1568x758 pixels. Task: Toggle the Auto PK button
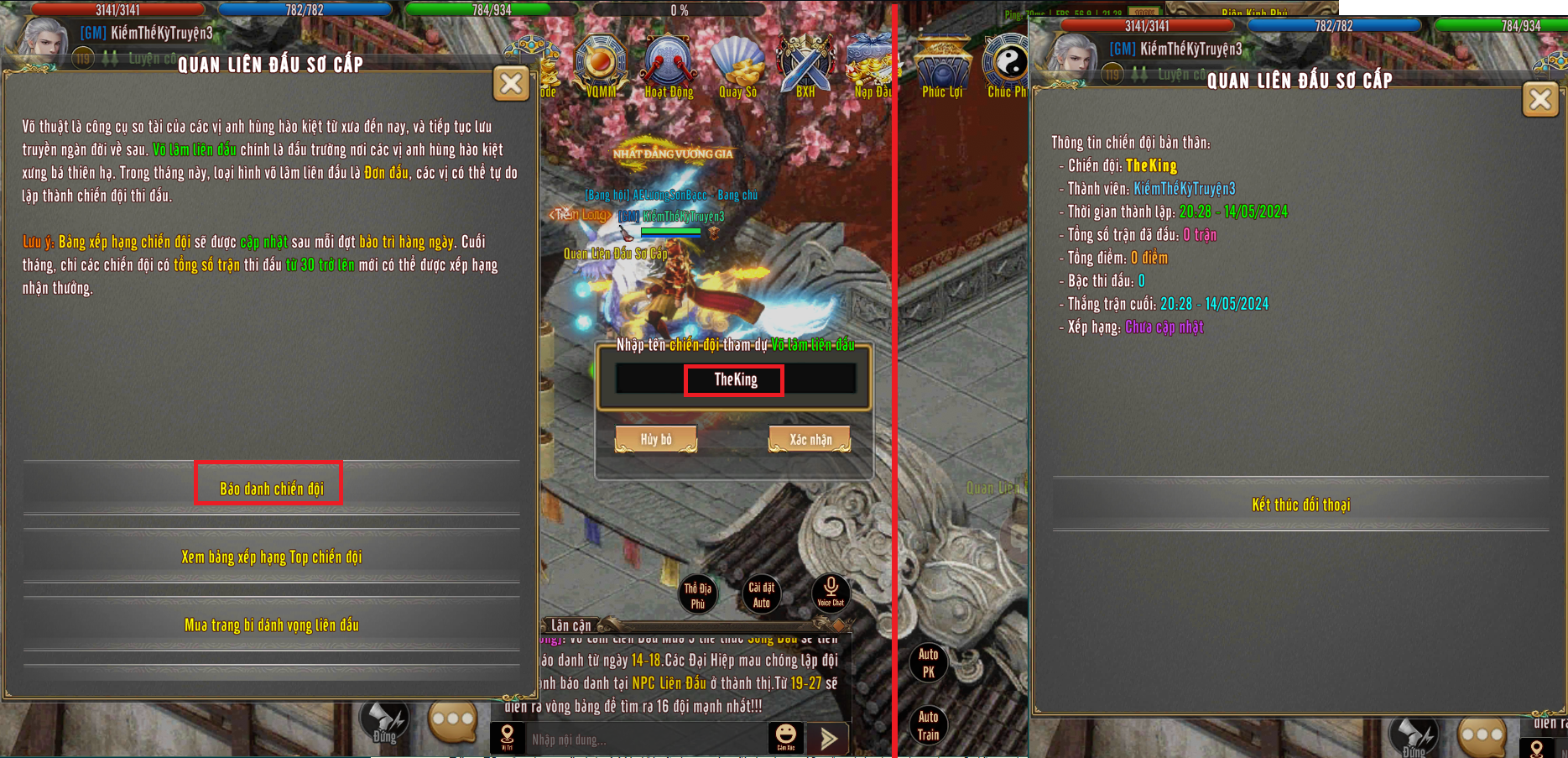pos(928,662)
